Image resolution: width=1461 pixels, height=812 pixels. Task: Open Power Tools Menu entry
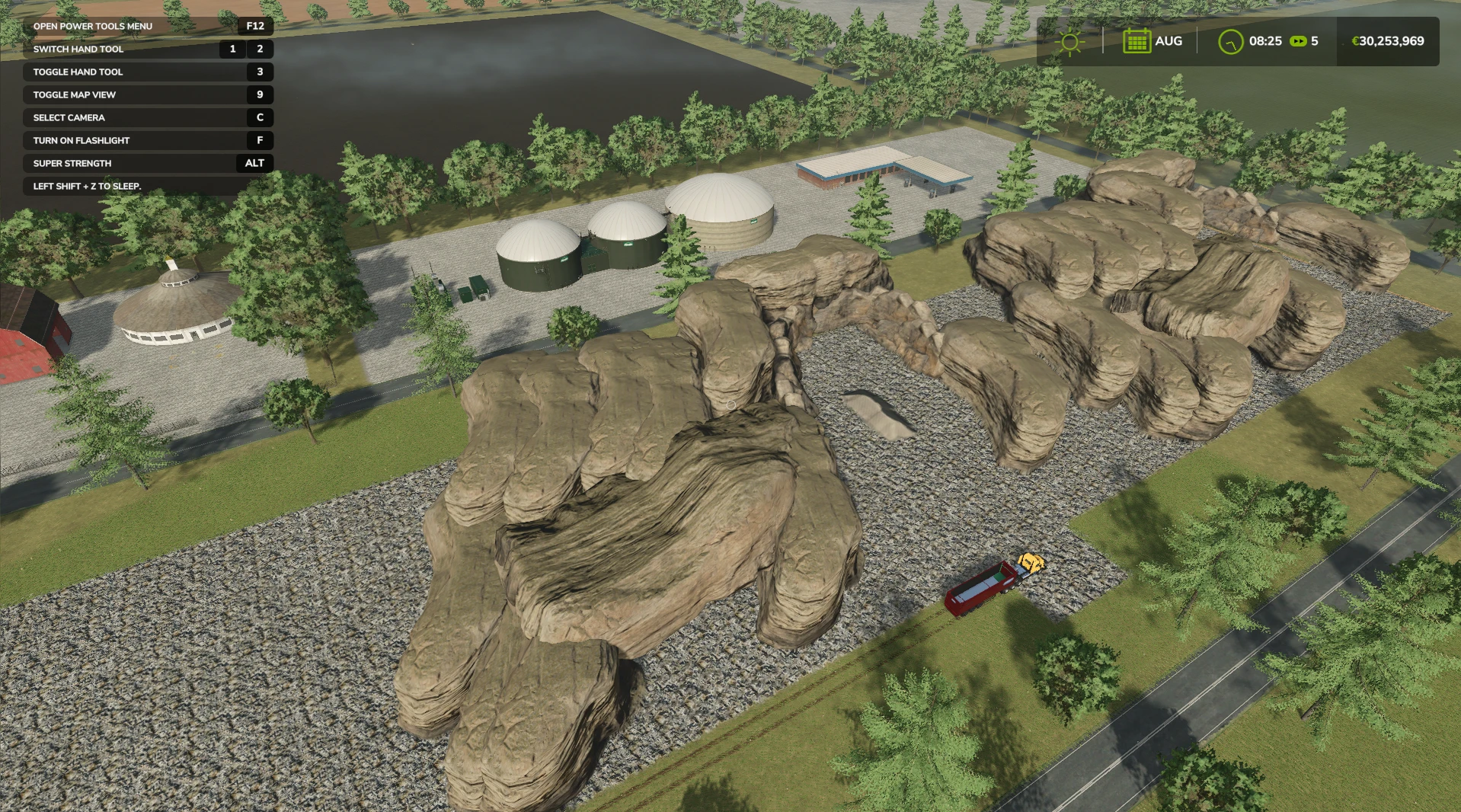pyautogui.click(x=91, y=26)
